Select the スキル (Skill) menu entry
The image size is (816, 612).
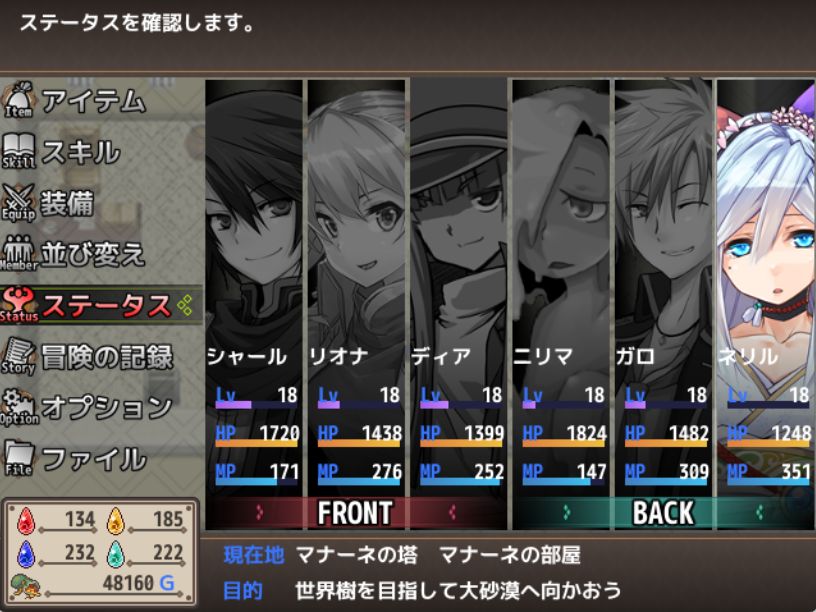point(80,152)
